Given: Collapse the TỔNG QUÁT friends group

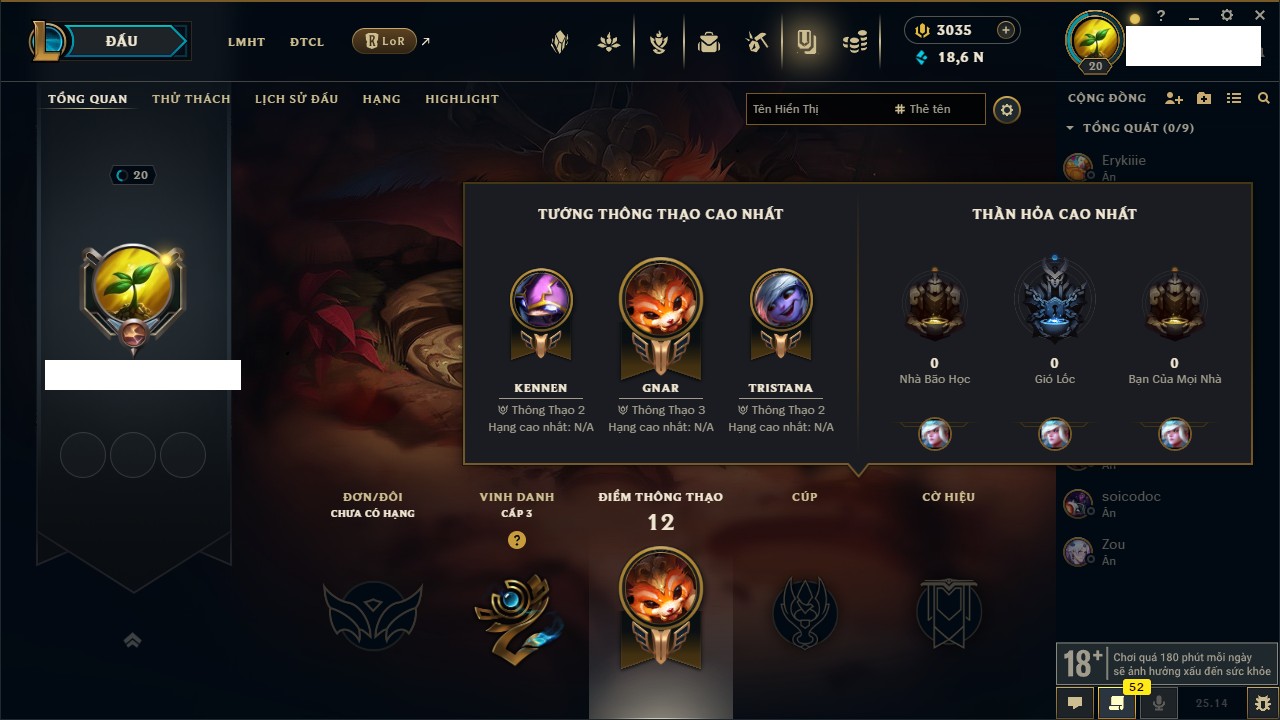Looking at the screenshot, I should pyautogui.click(x=1070, y=128).
